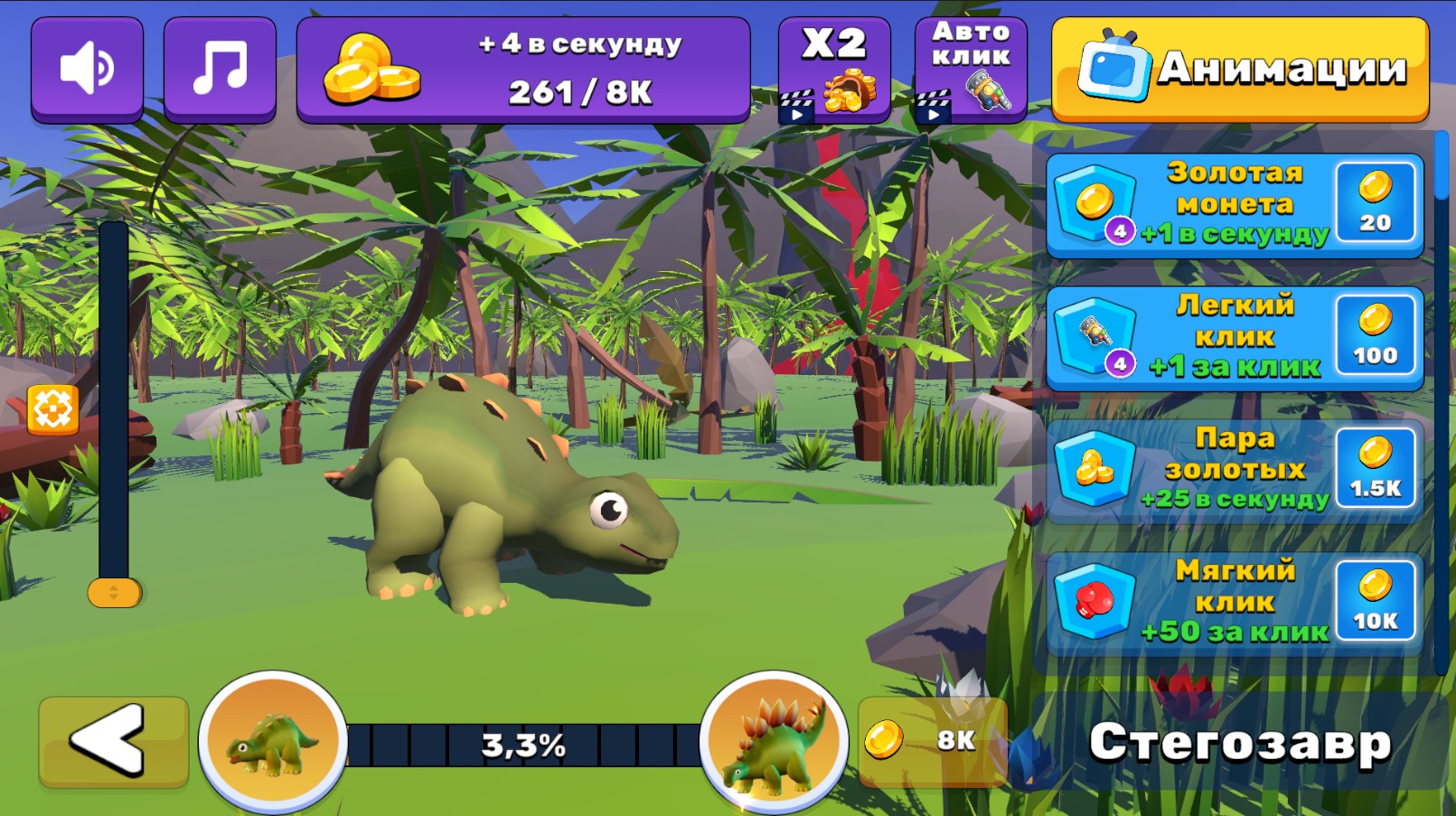
Task: Select the Золотая монета upgrade coin icon
Action: [x=1094, y=201]
